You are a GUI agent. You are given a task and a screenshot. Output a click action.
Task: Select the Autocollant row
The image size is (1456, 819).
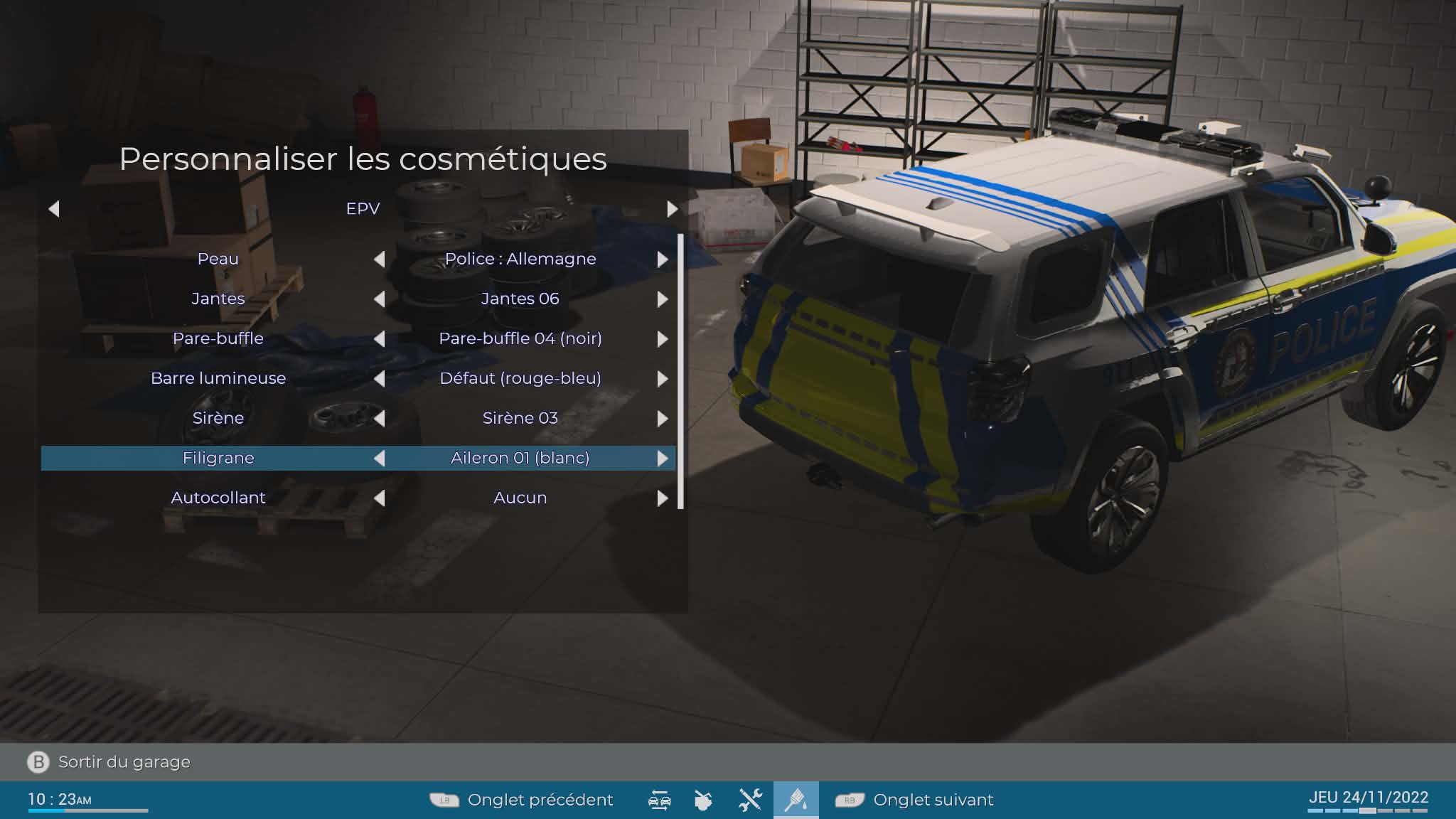(218, 498)
